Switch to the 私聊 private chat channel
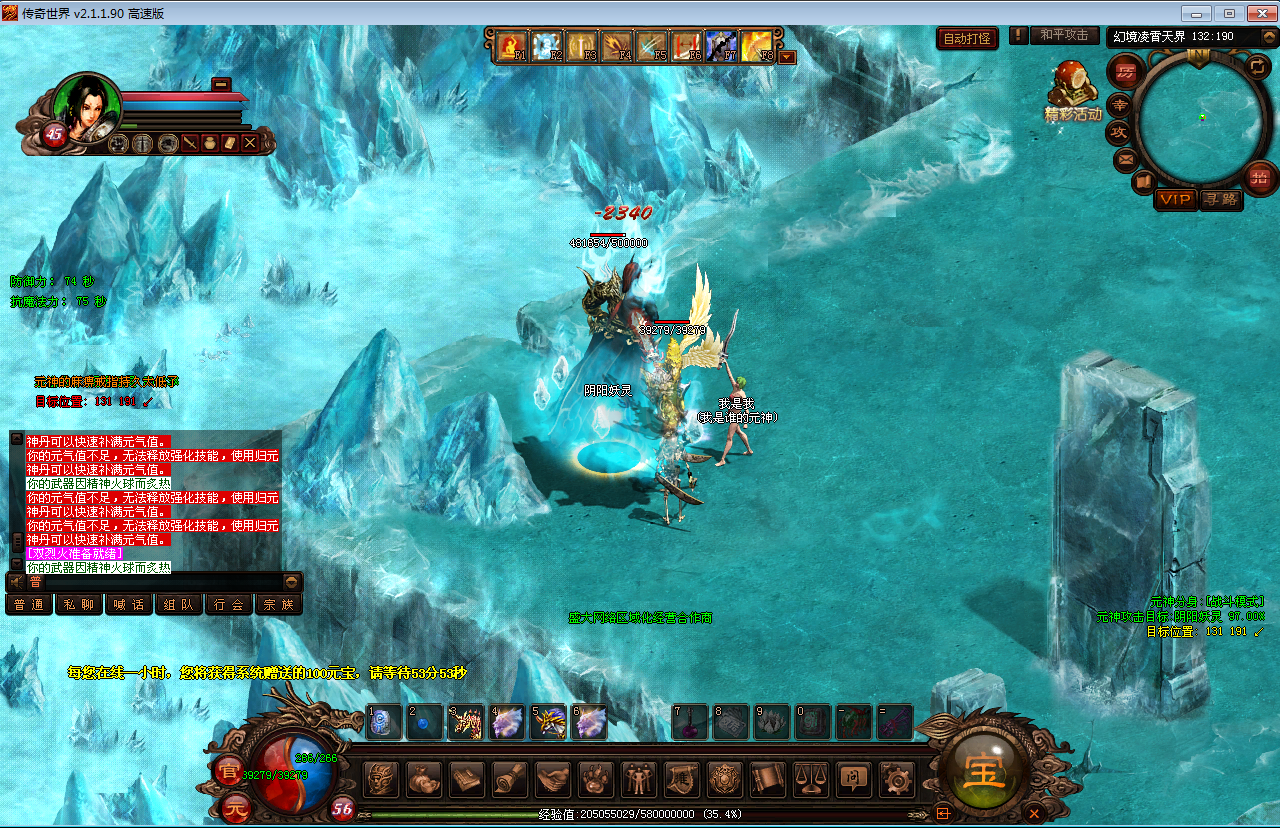1280x828 pixels. pyautogui.click(x=79, y=605)
